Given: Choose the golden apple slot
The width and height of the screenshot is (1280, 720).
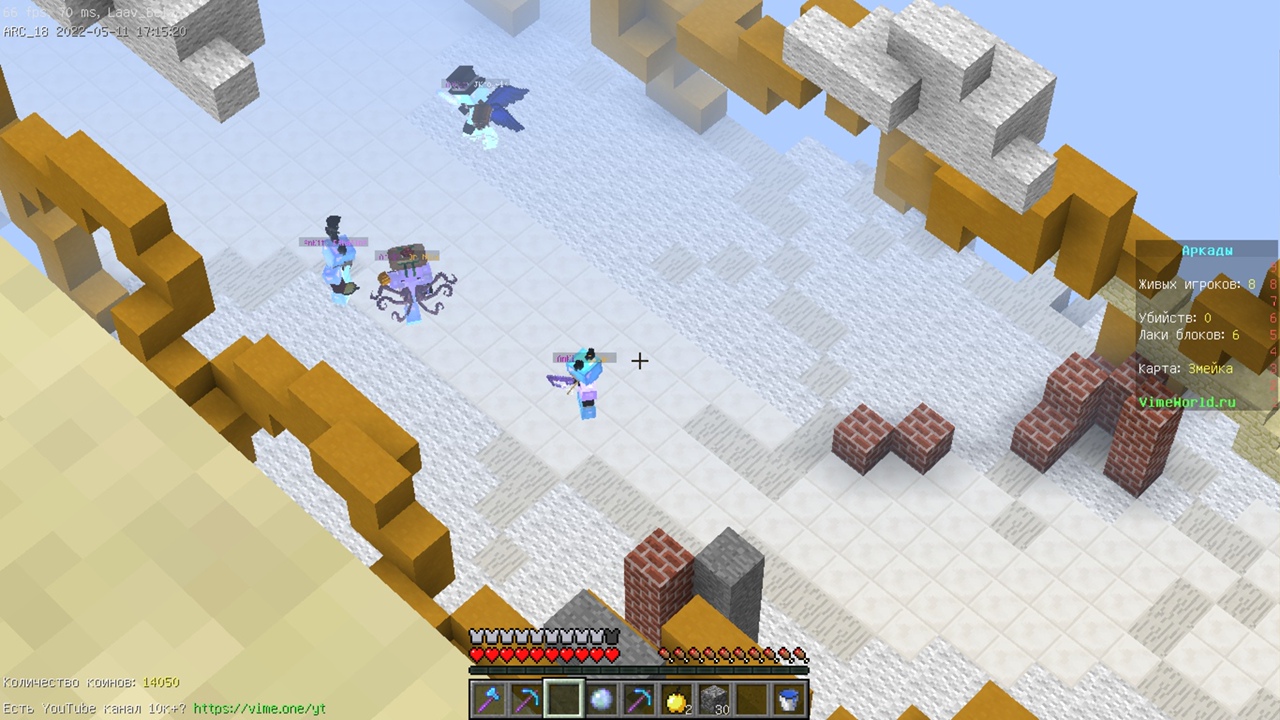Looking at the screenshot, I should pos(677,700).
